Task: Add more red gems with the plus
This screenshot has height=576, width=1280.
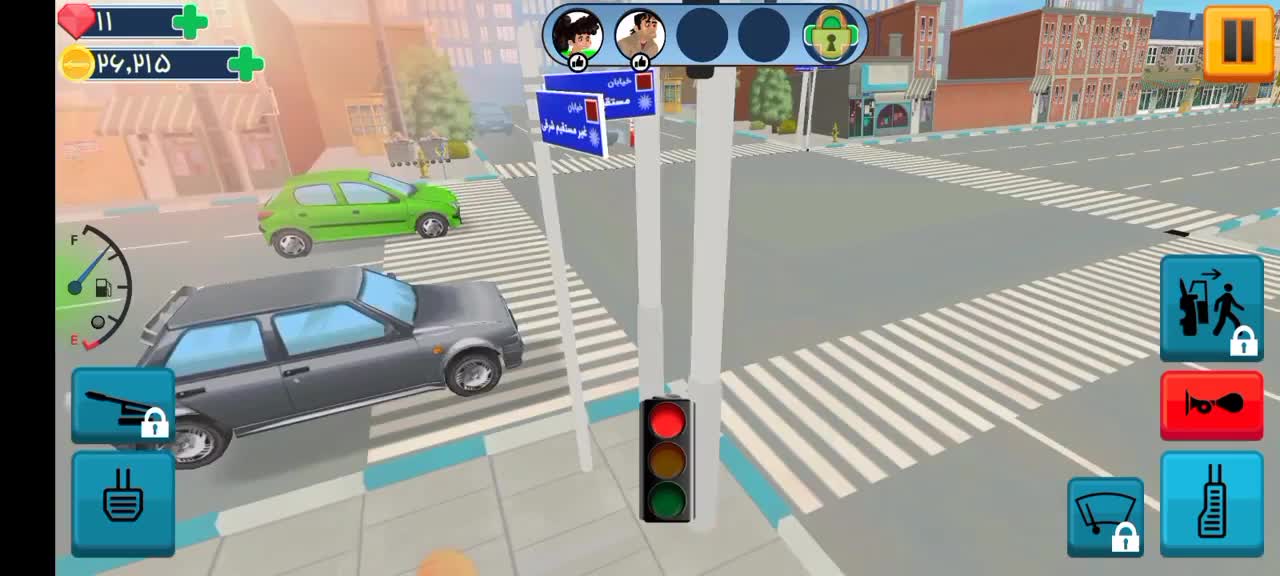Action: (190, 21)
